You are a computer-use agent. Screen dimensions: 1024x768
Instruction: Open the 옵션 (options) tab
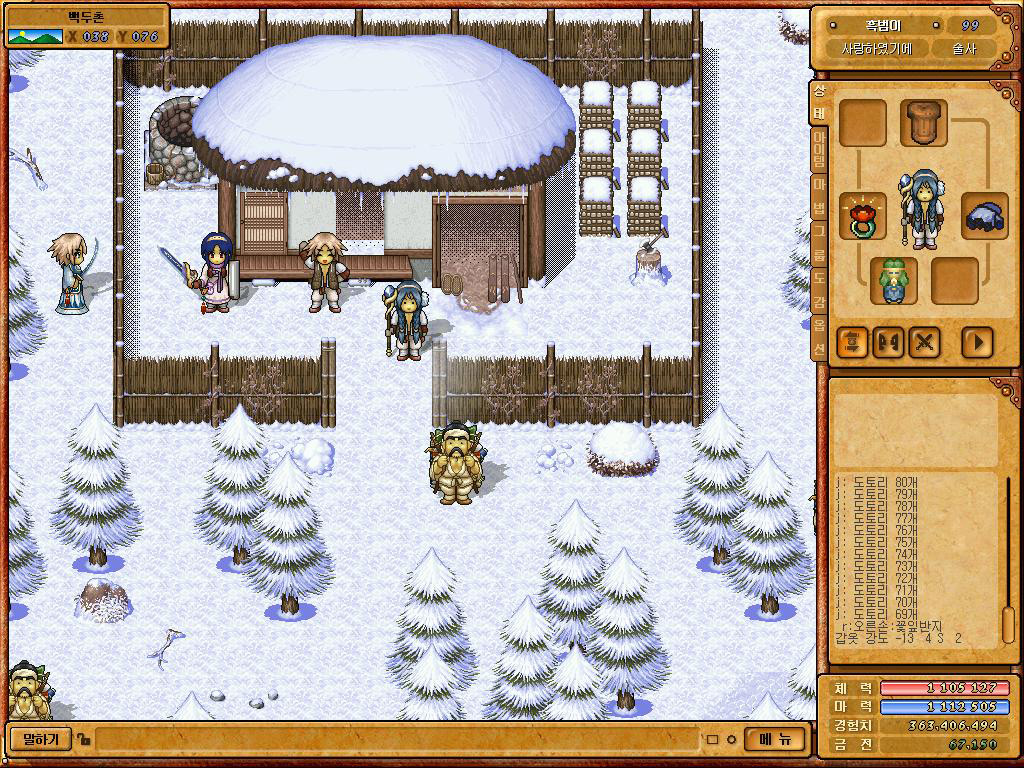tap(818, 337)
